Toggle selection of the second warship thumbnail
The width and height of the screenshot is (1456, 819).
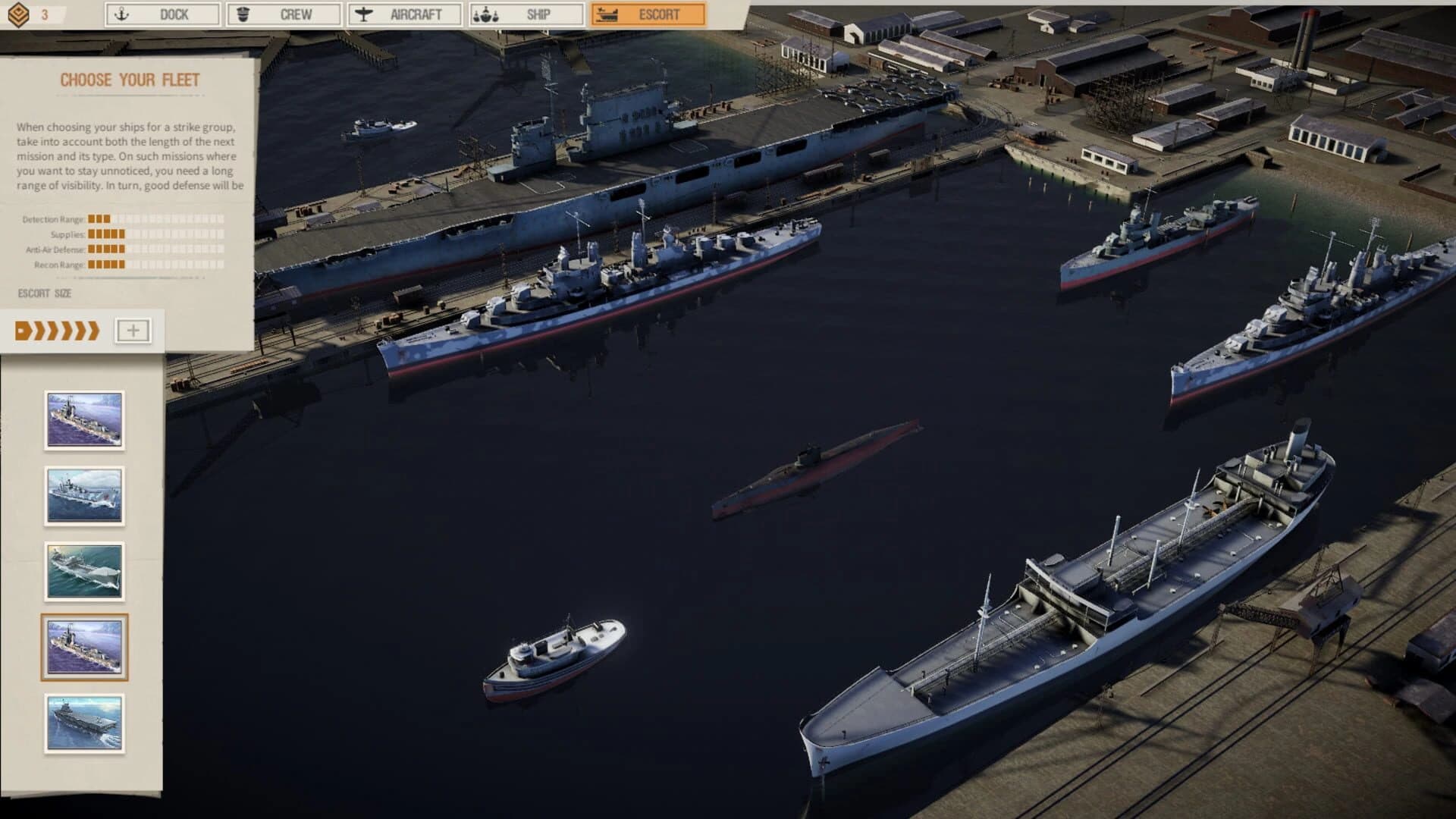point(85,494)
